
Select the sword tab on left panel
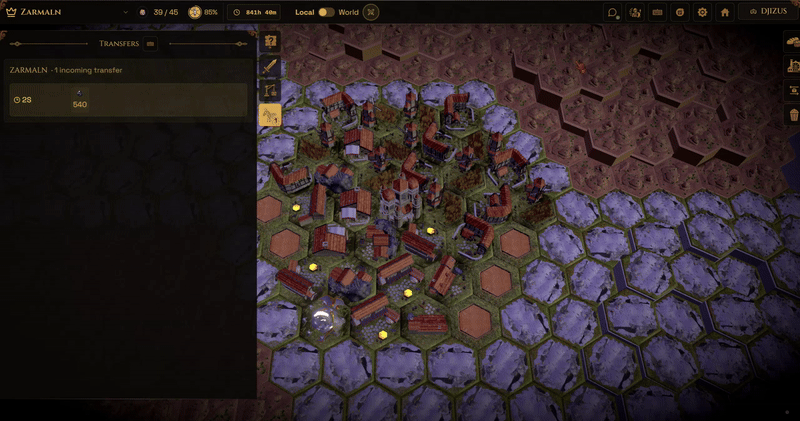[269, 67]
